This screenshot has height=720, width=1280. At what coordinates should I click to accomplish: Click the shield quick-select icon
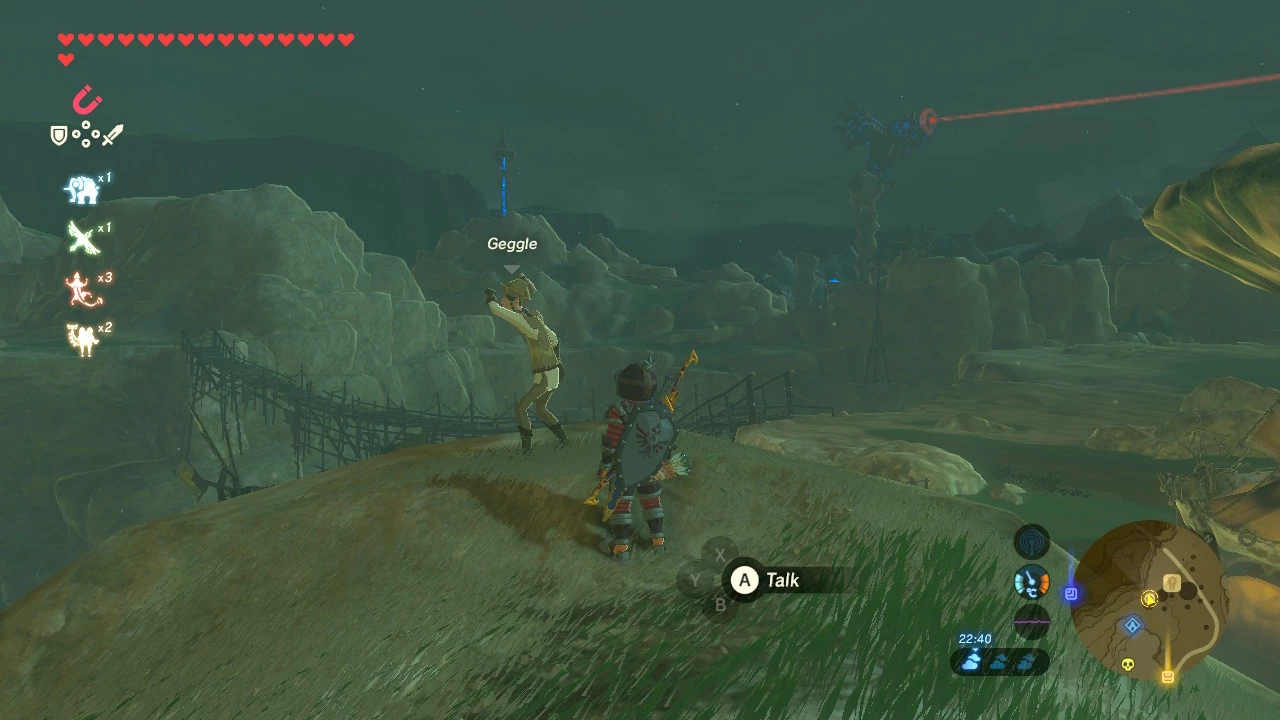point(59,135)
